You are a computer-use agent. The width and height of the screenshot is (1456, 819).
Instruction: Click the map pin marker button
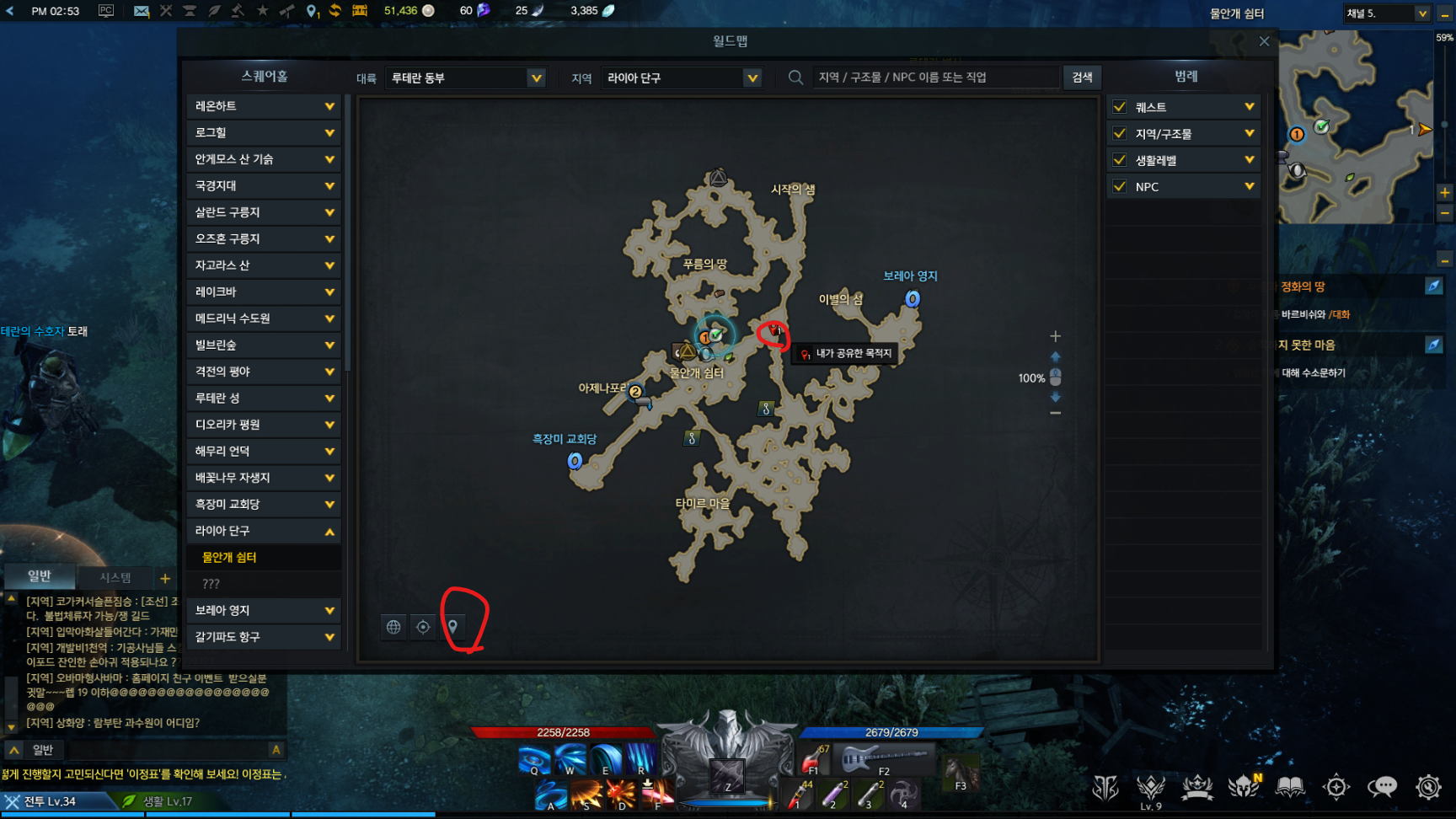coord(452,627)
